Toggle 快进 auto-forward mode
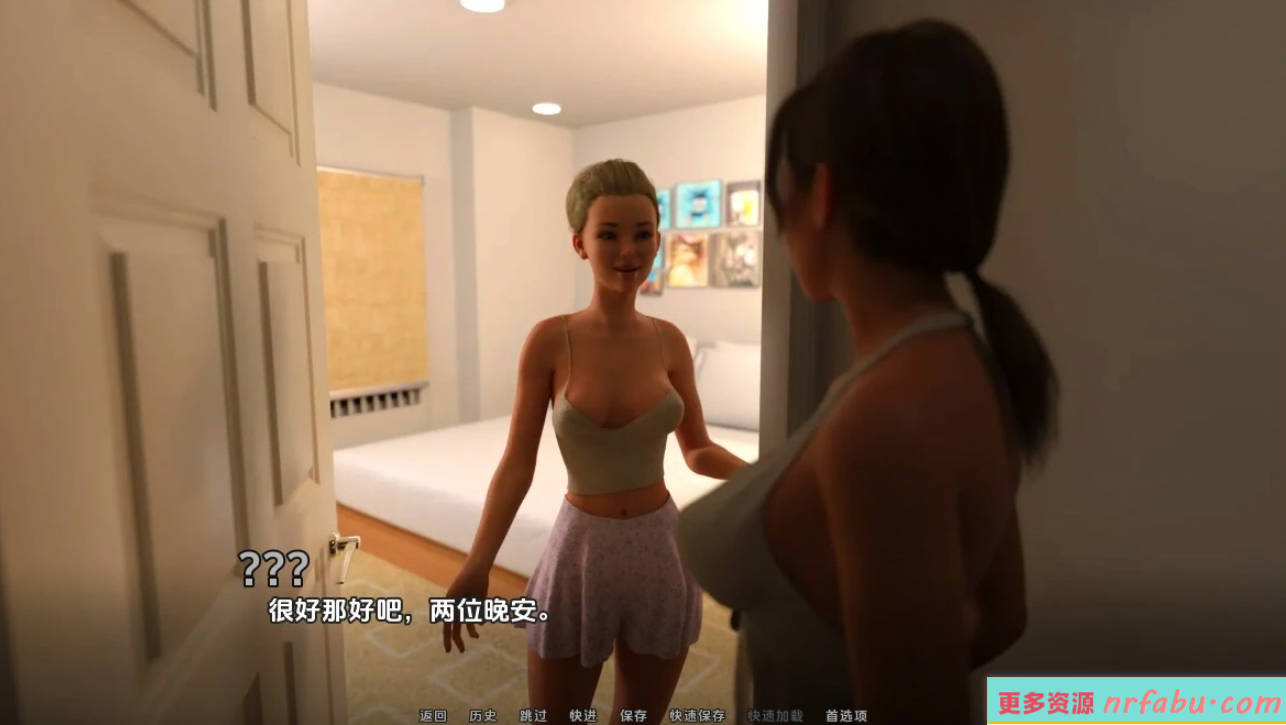The height and width of the screenshot is (725, 1286). pos(581,716)
